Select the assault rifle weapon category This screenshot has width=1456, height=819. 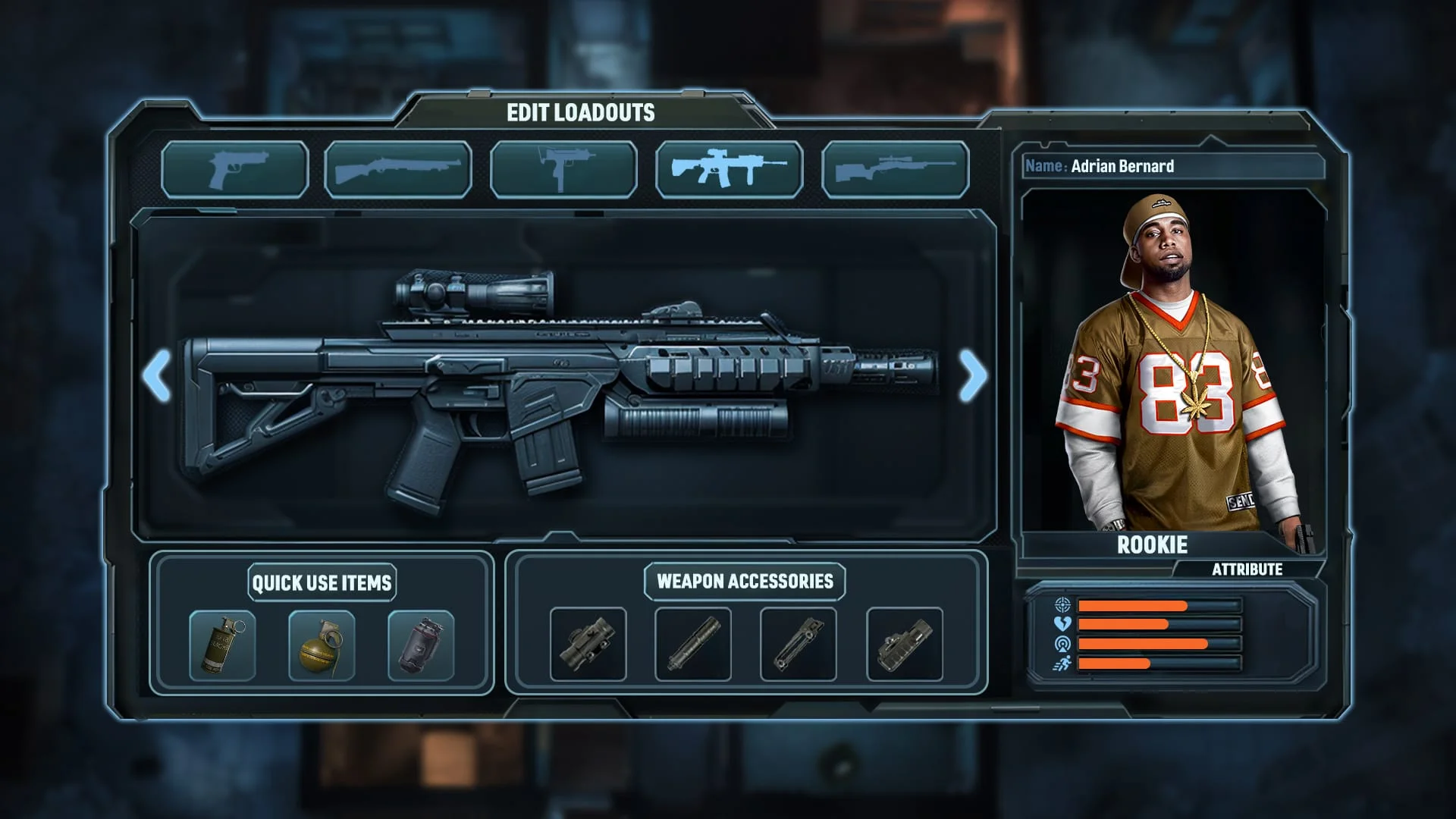[730, 169]
